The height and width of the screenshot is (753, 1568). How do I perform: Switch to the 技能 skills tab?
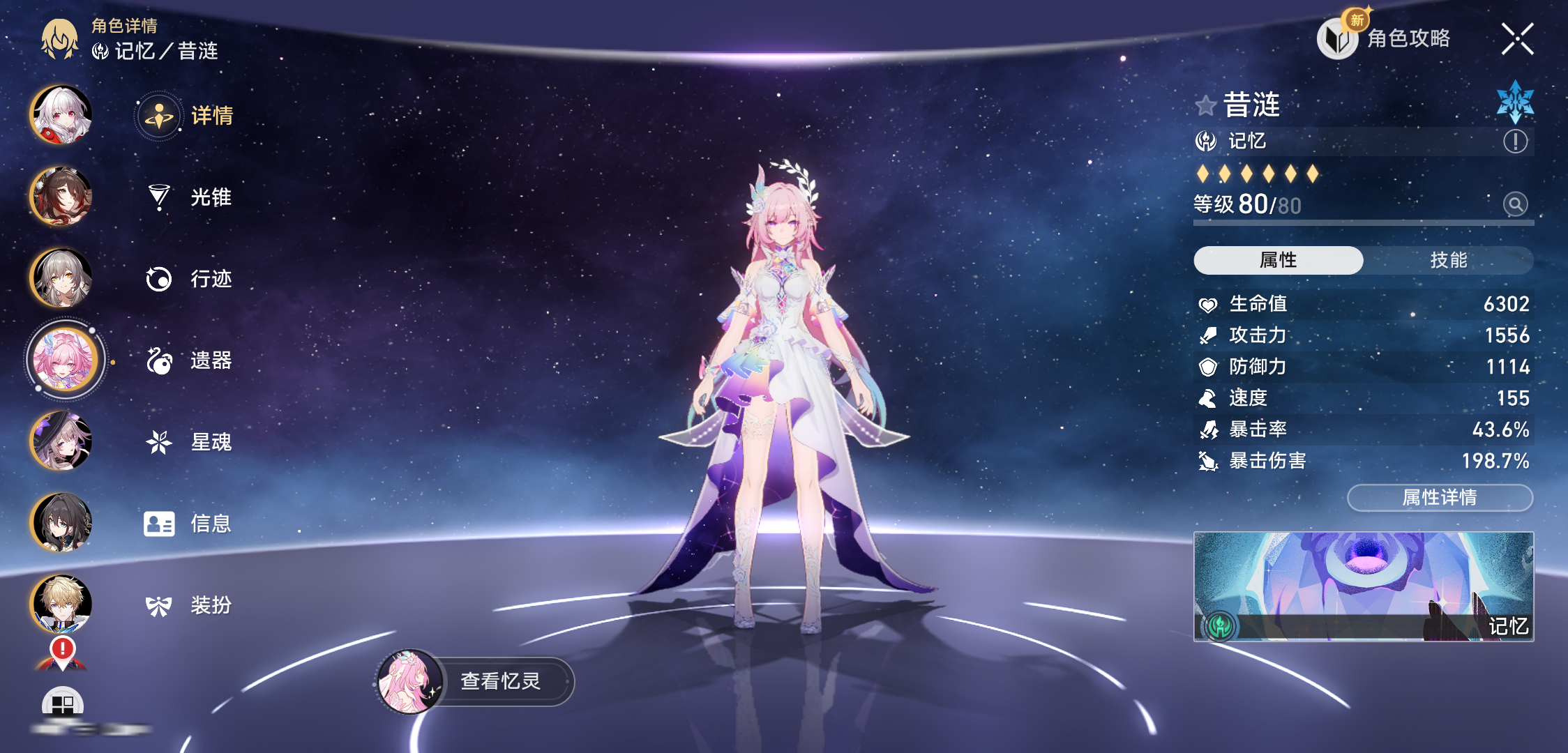[x=1448, y=260]
